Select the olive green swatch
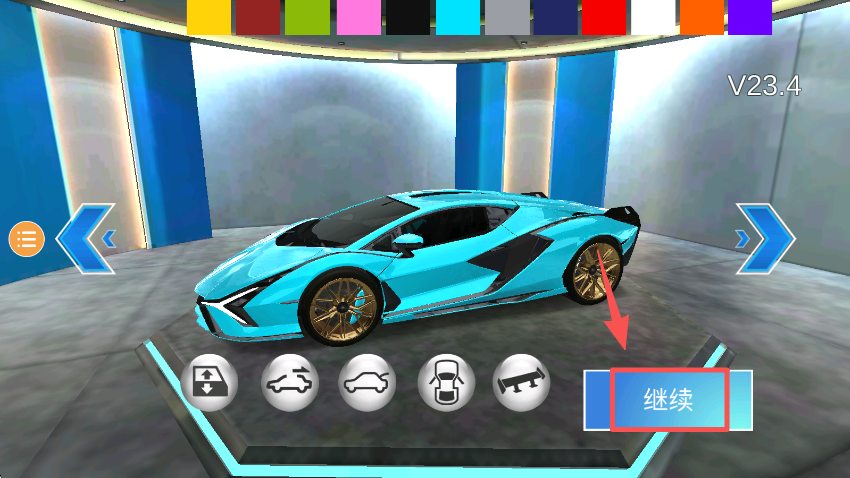The height and width of the screenshot is (478, 850). click(x=307, y=17)
